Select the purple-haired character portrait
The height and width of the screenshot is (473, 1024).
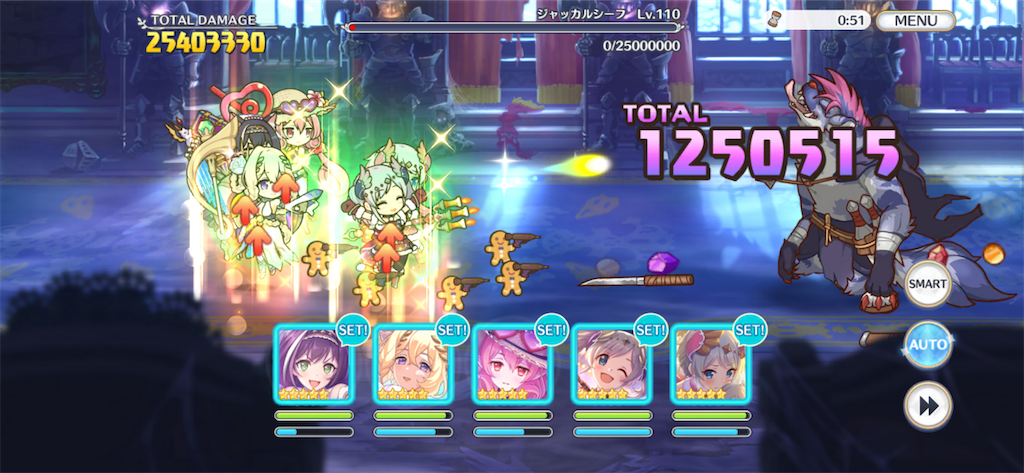[314, 364]
